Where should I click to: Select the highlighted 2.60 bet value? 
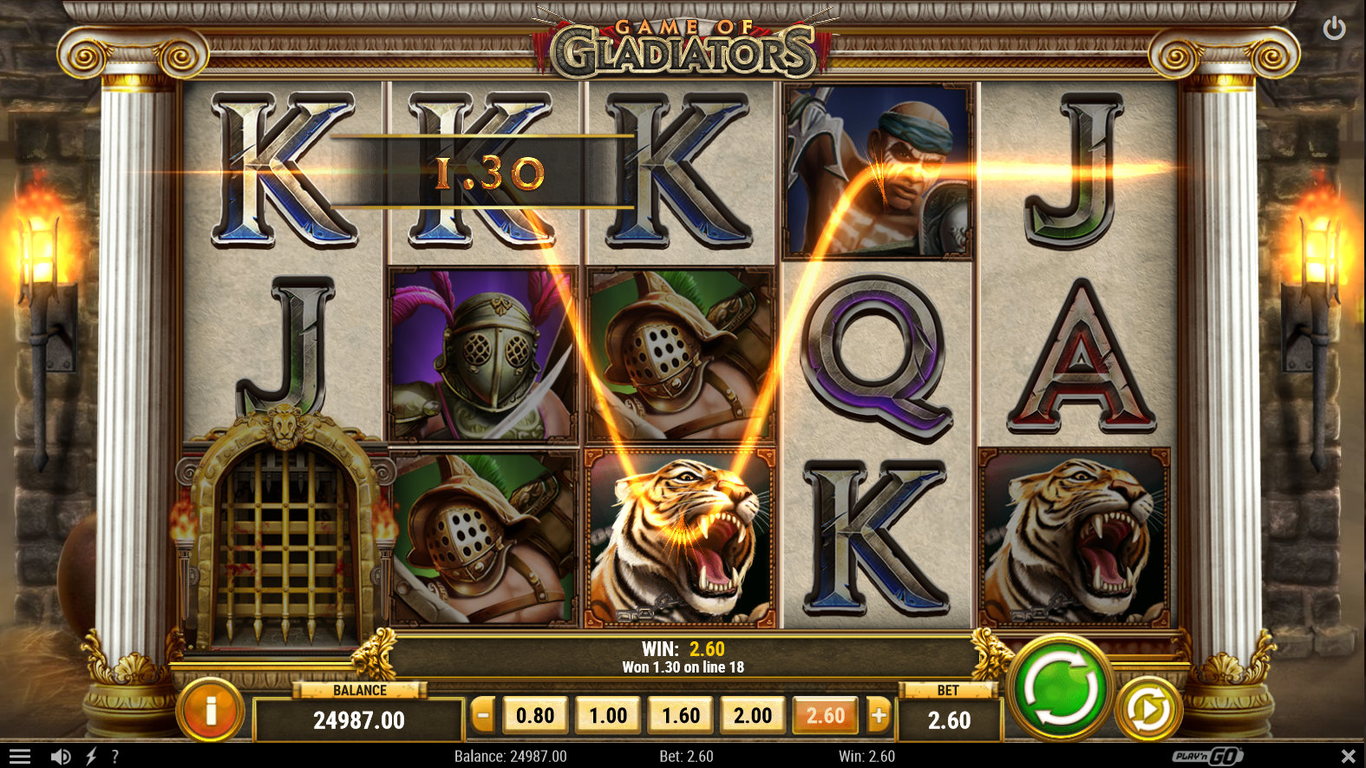pyautogui.click(x=825, y=715)
